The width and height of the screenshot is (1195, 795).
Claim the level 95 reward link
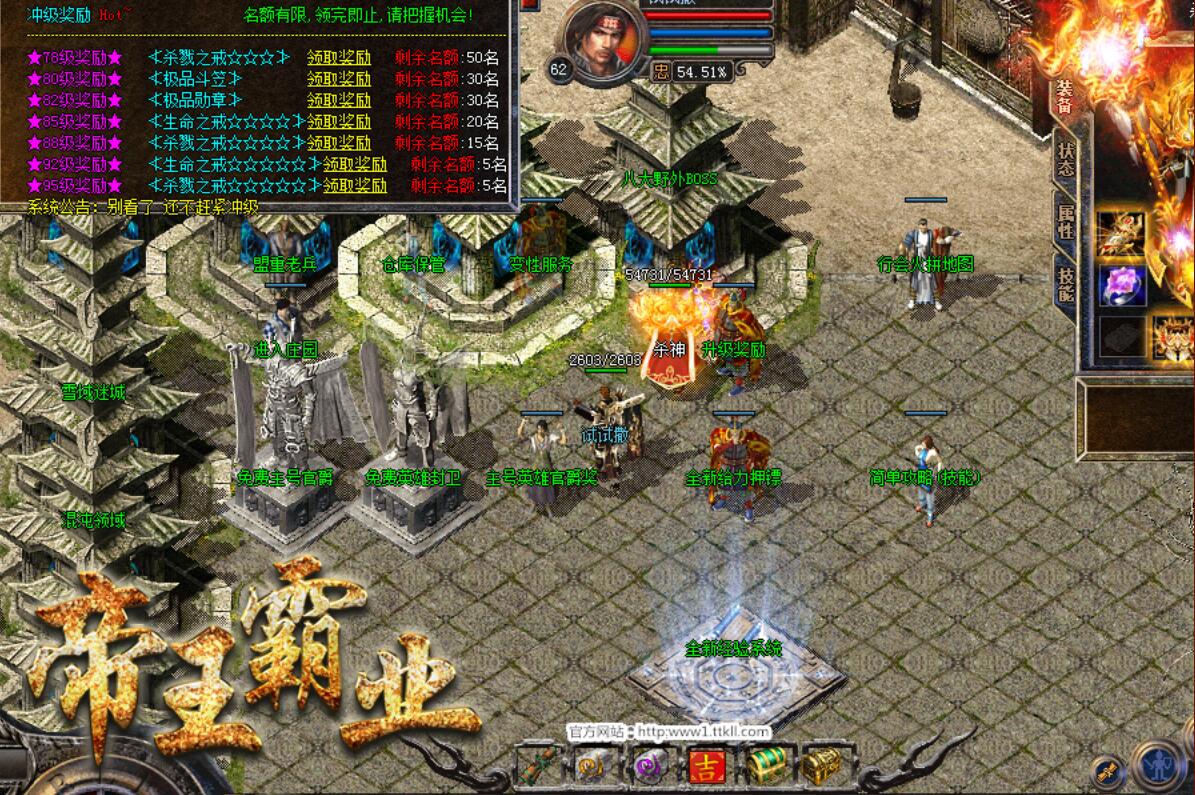point(354,186)
